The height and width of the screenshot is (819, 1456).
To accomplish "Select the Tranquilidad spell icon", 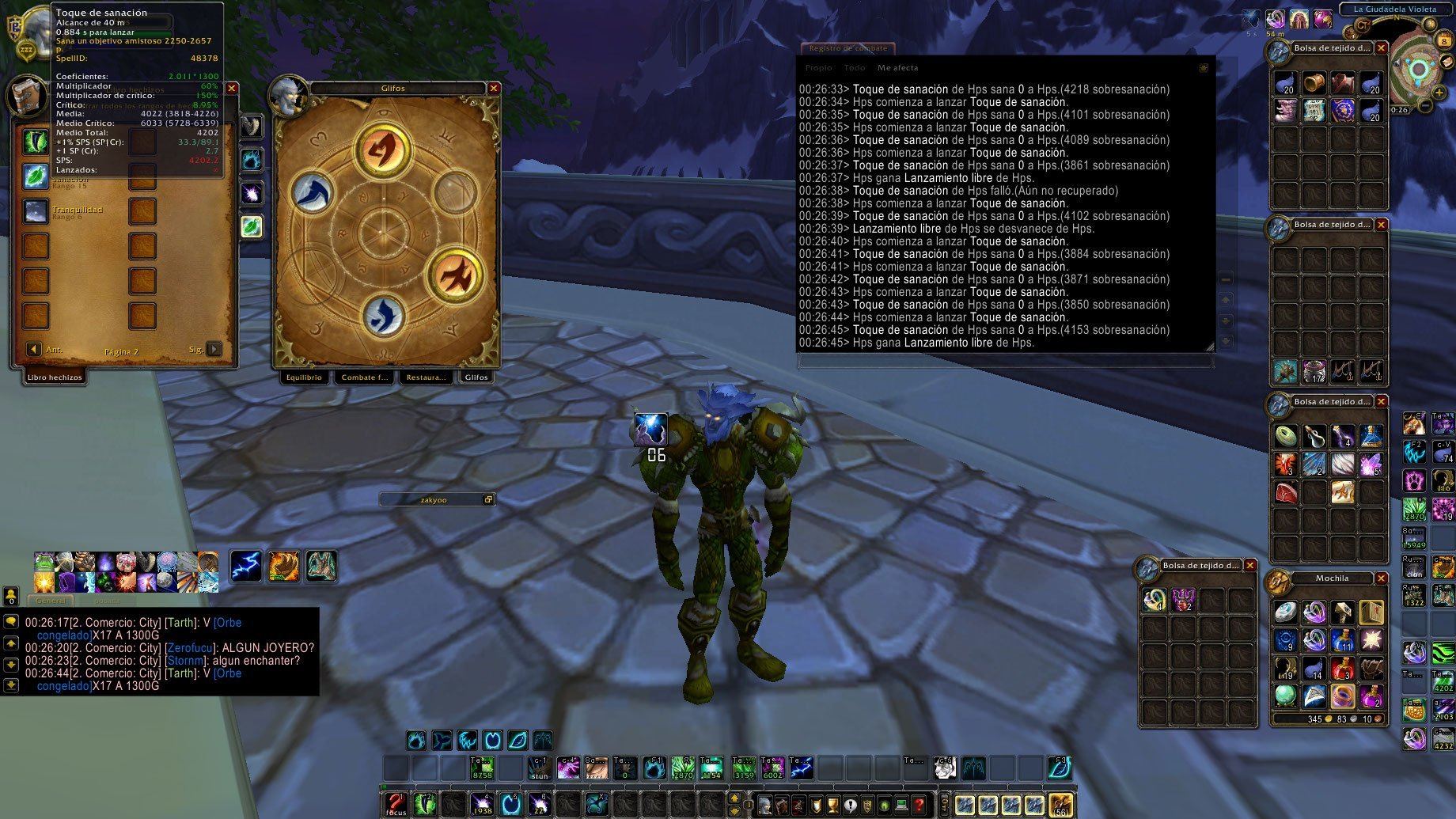I will click(x=36, y=212).
